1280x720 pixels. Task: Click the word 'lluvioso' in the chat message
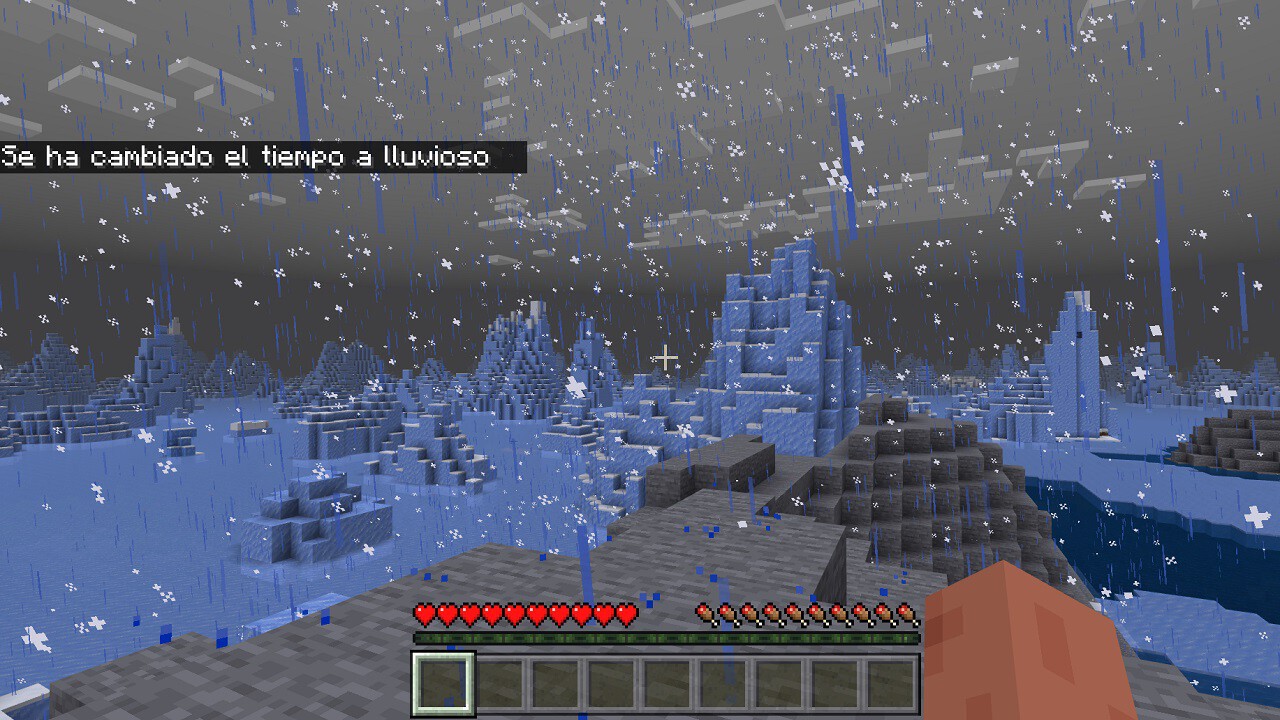[x=436, y=157]
